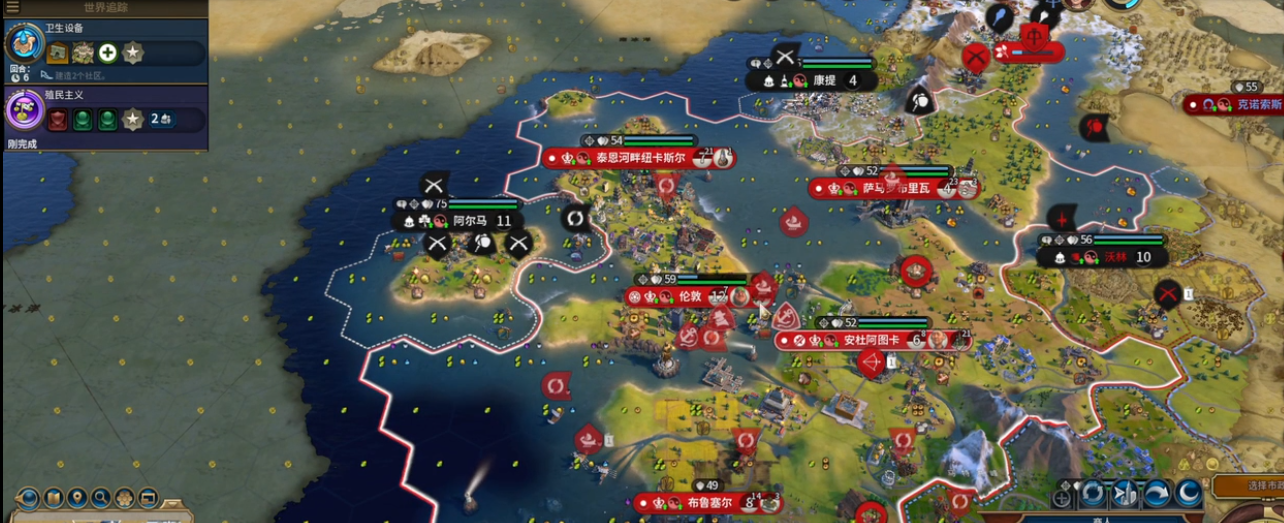Select the 伦敦 city banner
Screen dimensions: 1284x523
pyautogui.click(x=689, y=297)
